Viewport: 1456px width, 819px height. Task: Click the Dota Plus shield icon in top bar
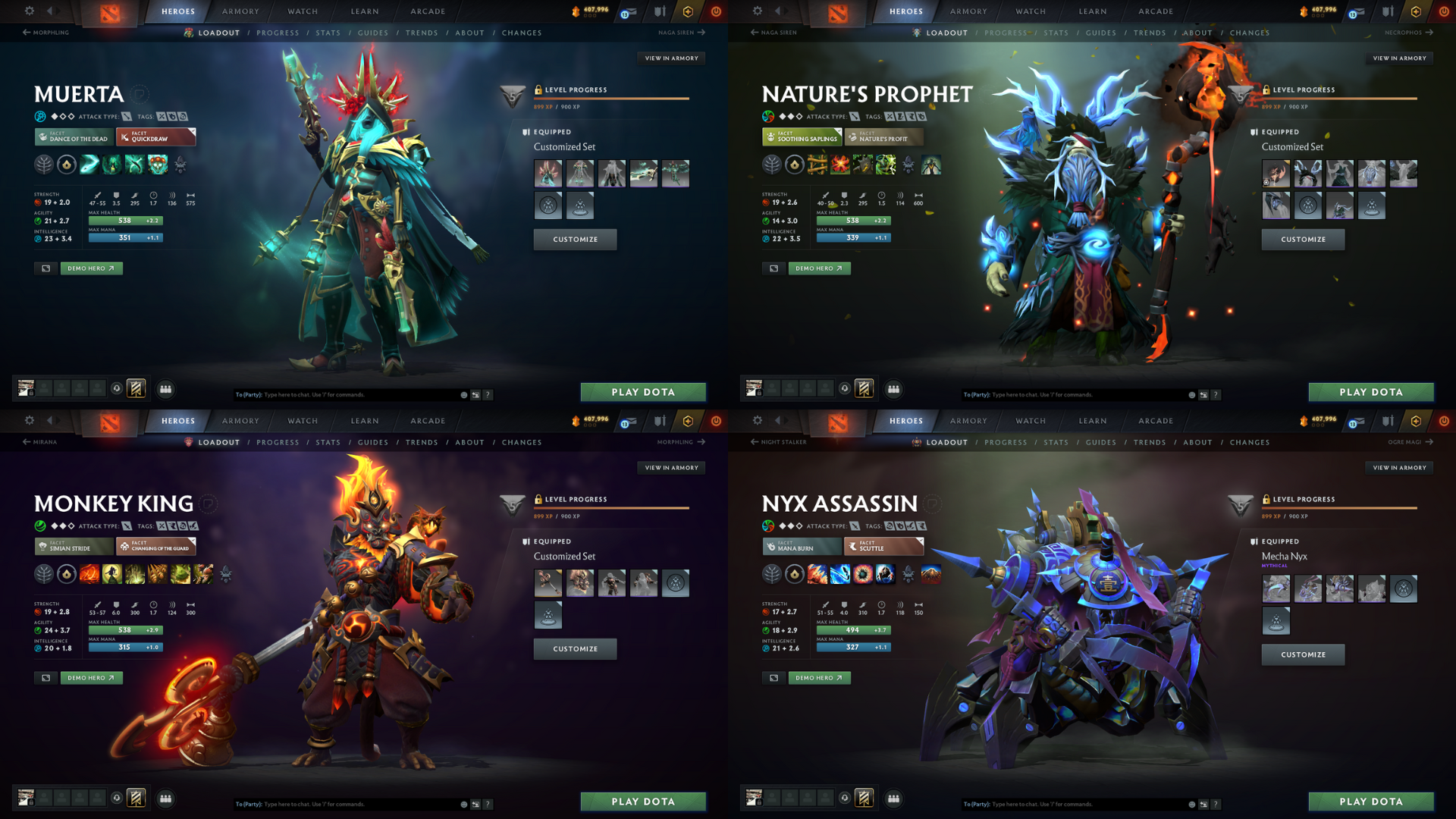pyautogui.click(x=659, y=11)
